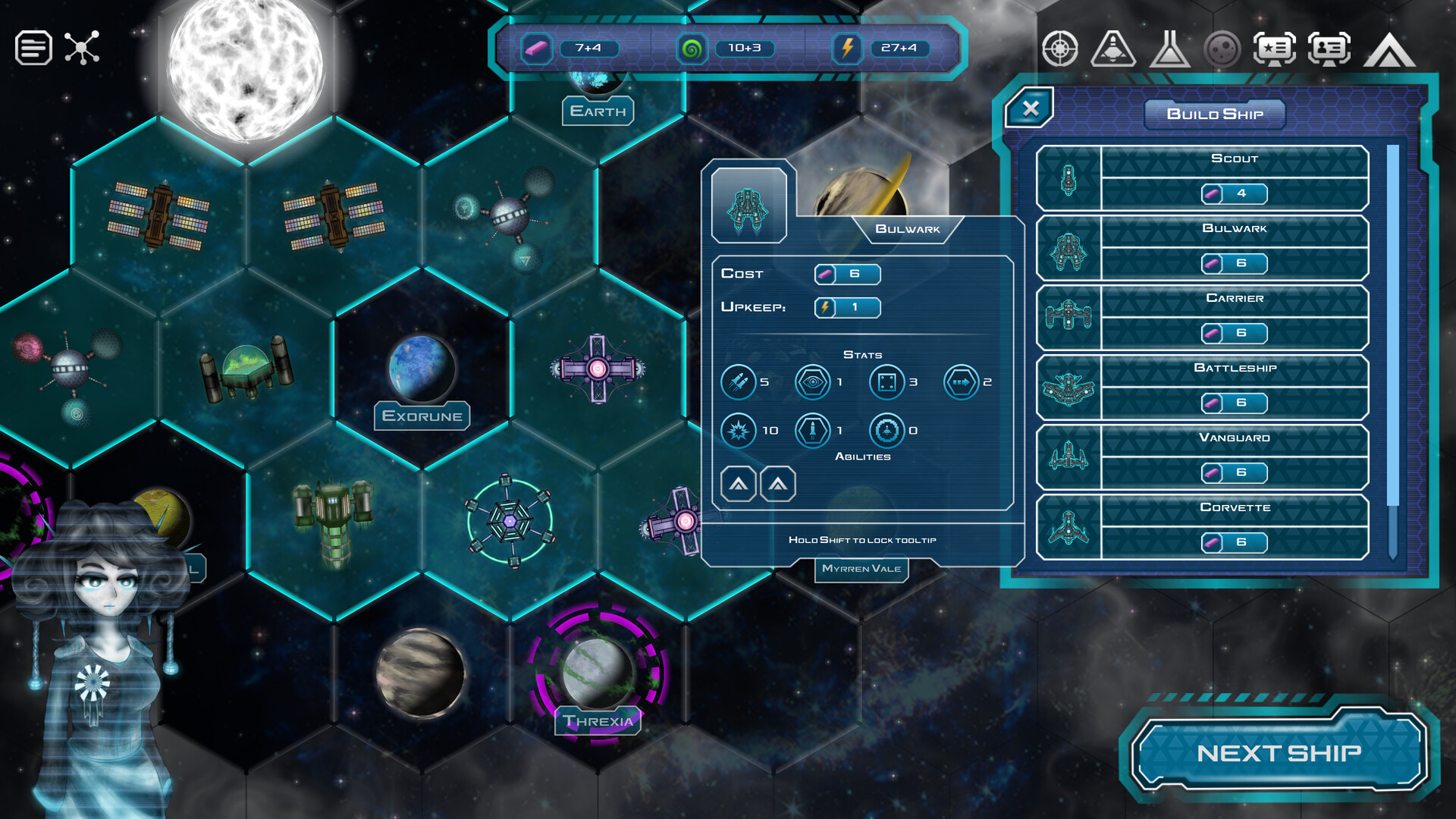Open the research flask icon
The width and height of the screenshot is (1456, 819).
pos(1169,49)
